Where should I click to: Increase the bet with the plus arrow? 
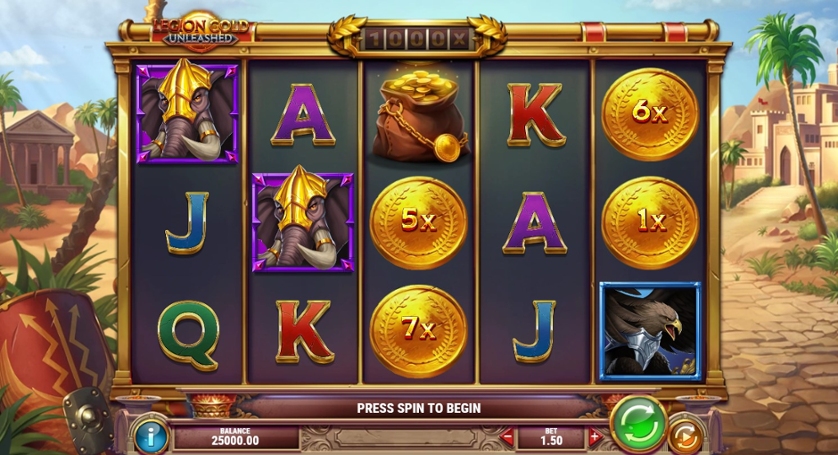[x=595, y=437]
